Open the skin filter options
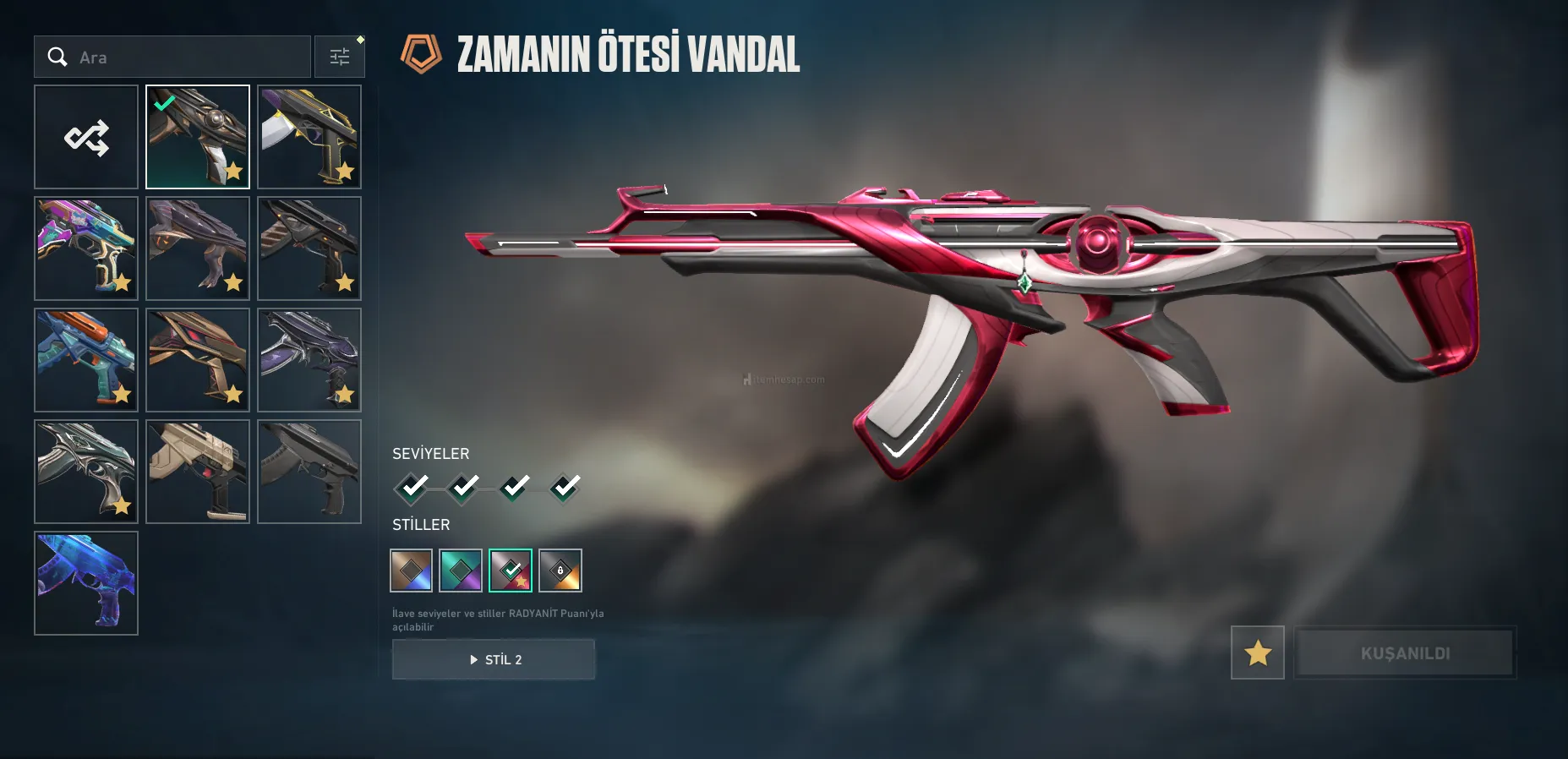1568x759 pixels. (x=340, y=57)
